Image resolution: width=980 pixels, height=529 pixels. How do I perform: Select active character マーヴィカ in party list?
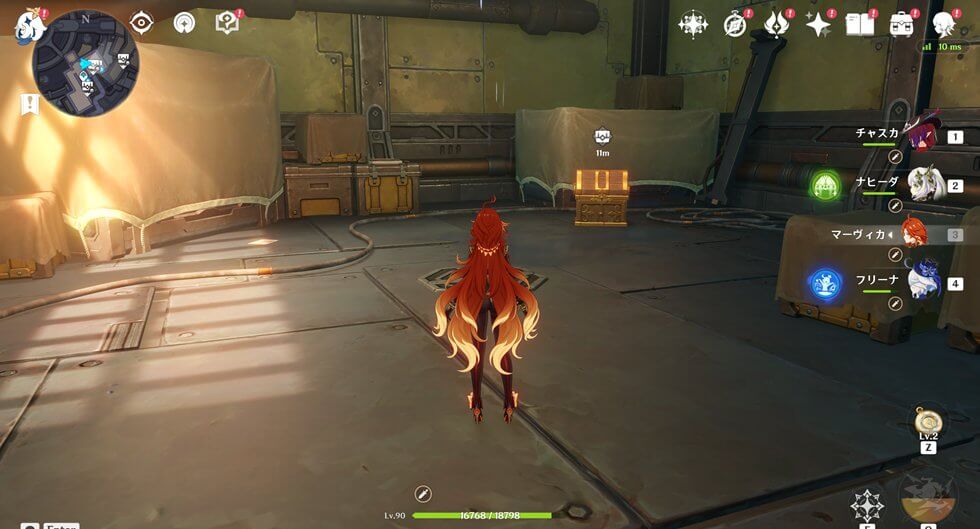point(914,234)
